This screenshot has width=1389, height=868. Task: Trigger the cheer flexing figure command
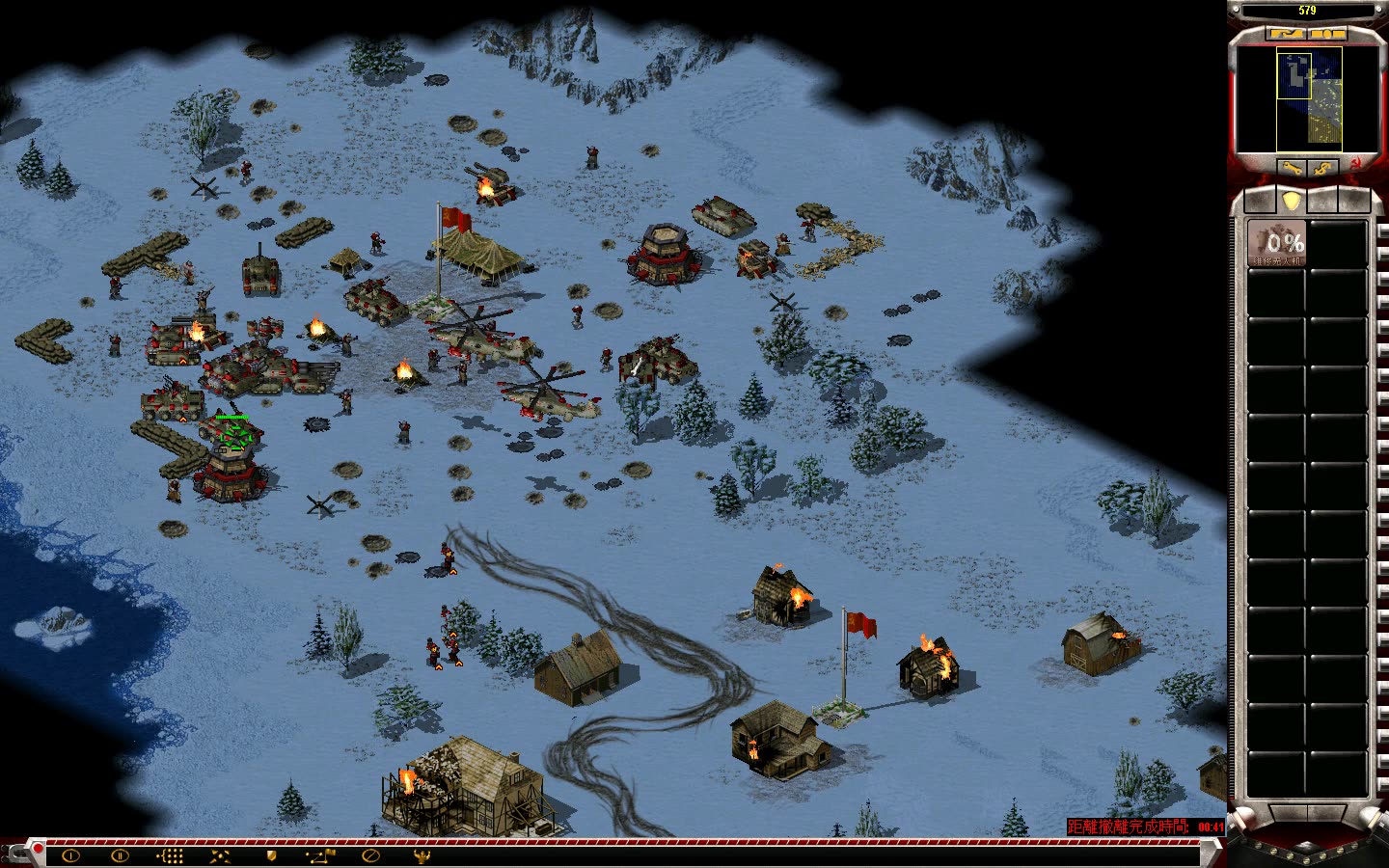point(421,855)
